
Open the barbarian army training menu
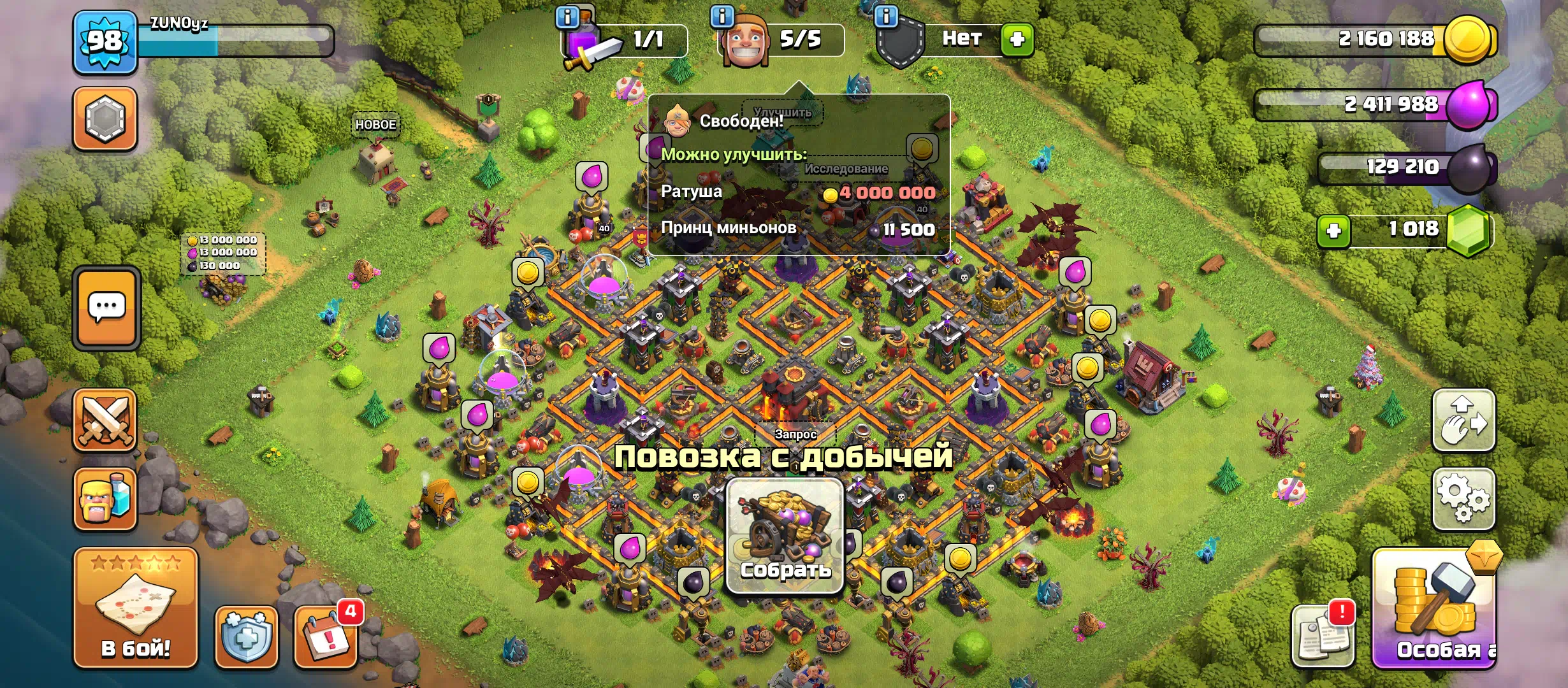point(105,499)
